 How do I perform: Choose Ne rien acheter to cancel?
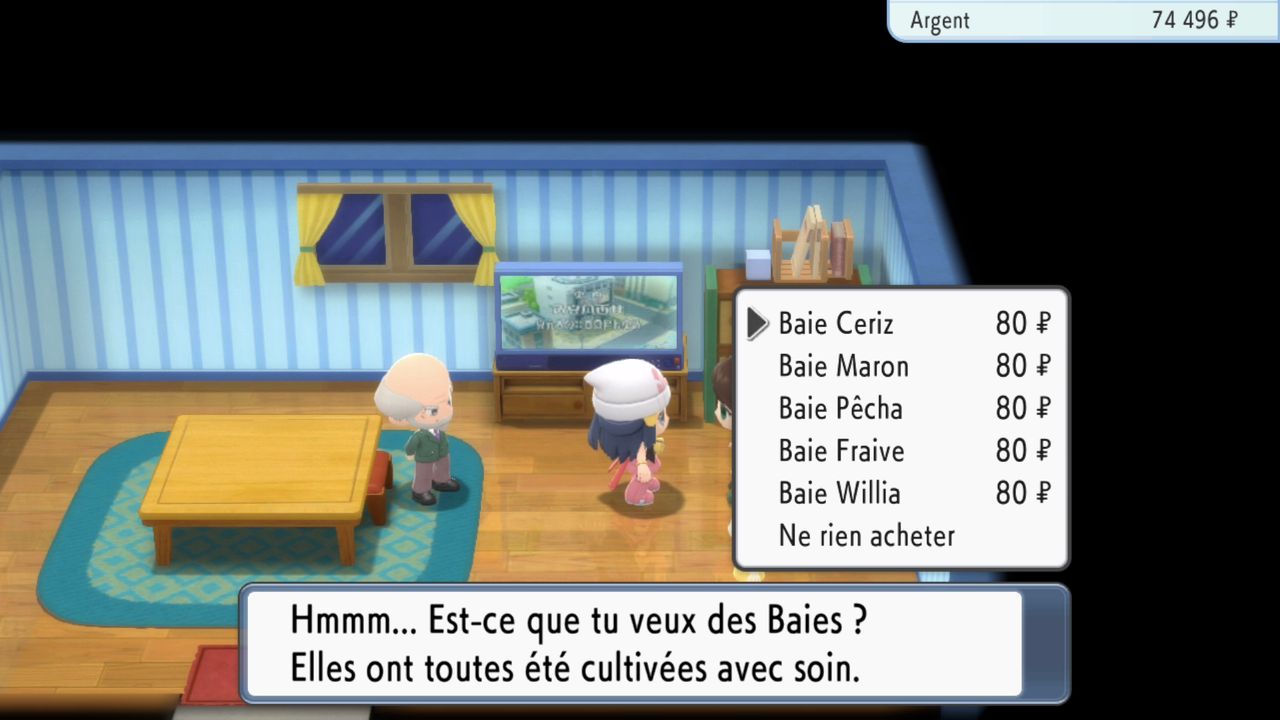pyautogui.click(x=866, y=536)
